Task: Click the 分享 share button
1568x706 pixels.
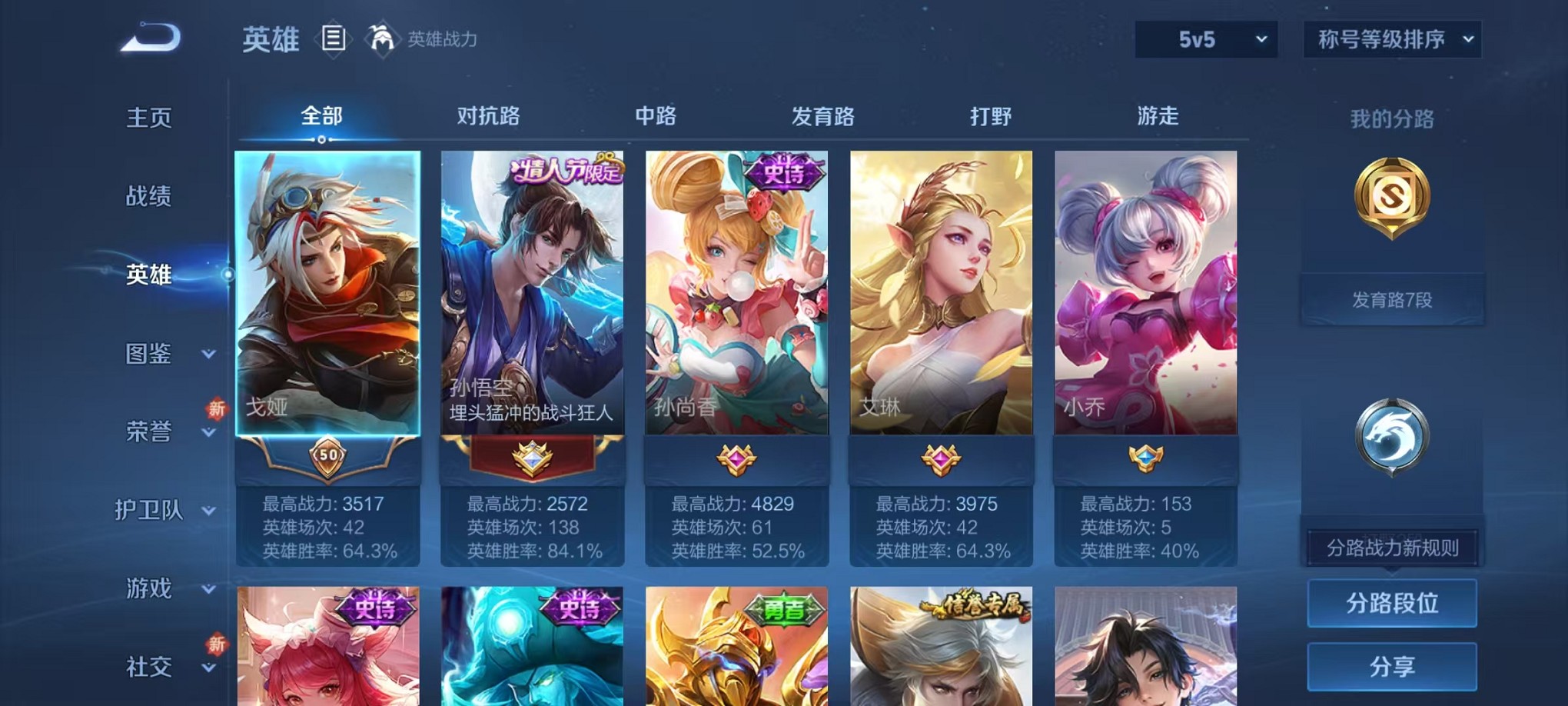Action: pos(1391,668)
